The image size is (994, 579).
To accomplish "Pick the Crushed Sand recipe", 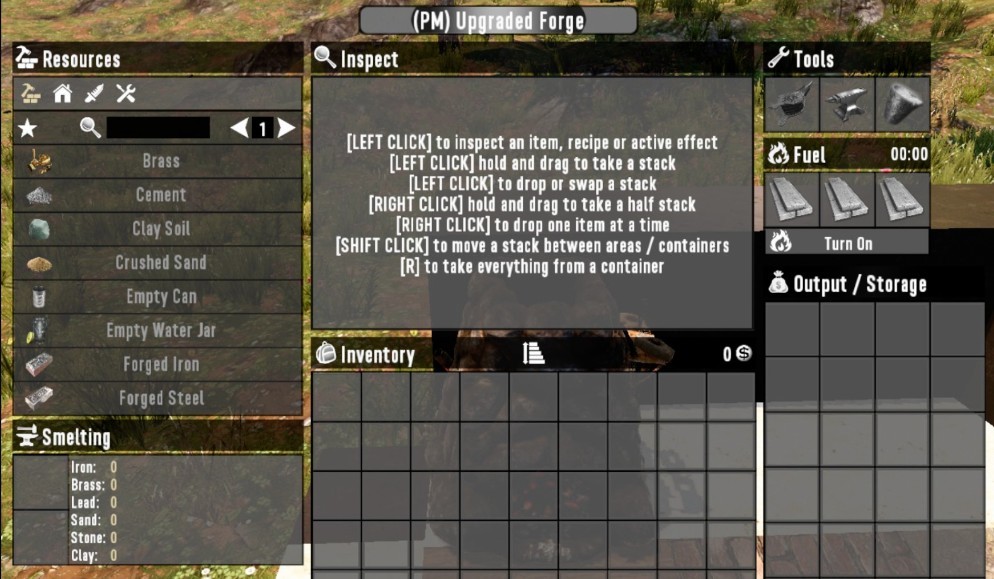I will [x=160, y=263].
